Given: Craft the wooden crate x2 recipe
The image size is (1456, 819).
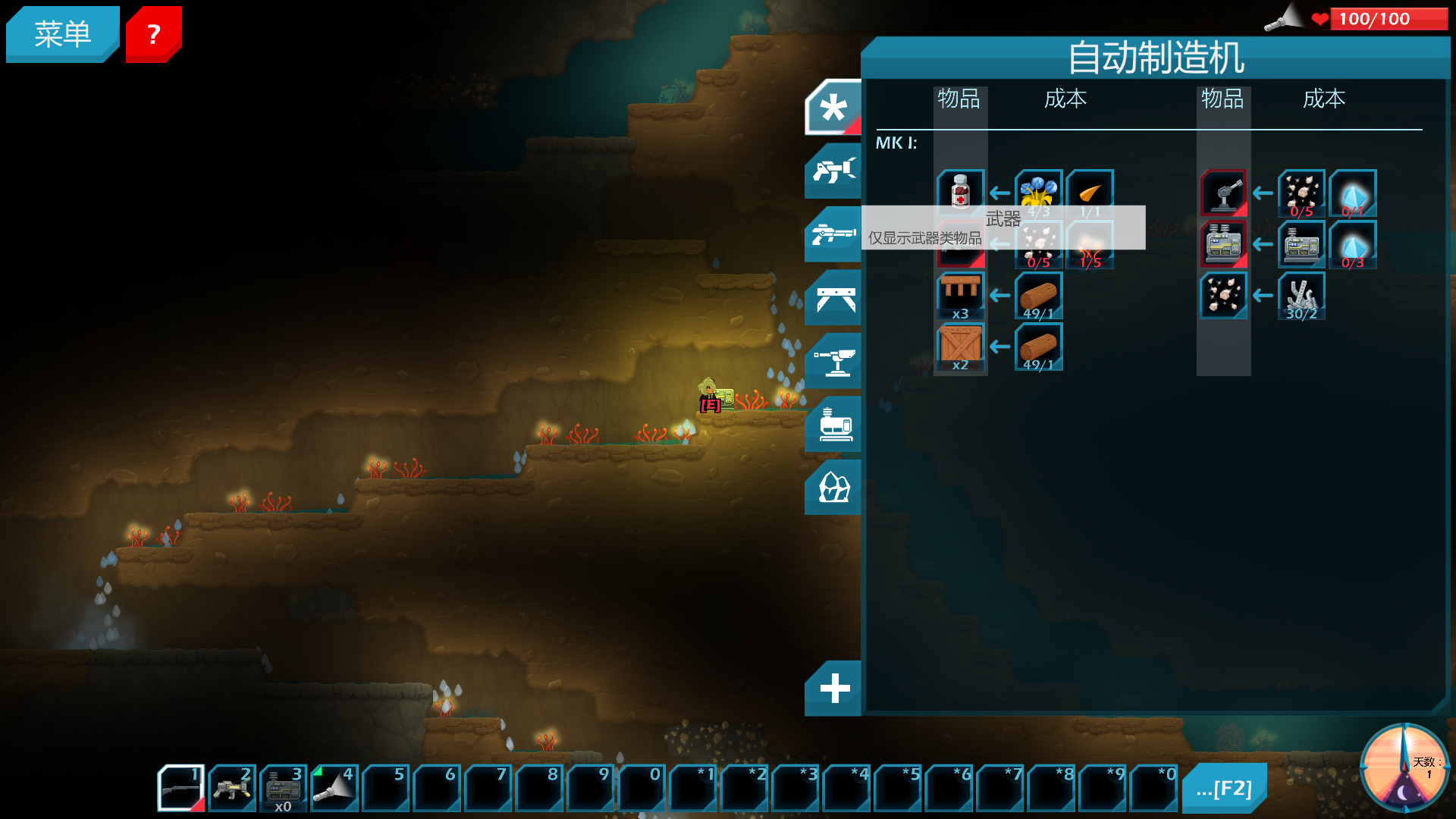Looking at the screenshot, I should (x=960, y=347).
